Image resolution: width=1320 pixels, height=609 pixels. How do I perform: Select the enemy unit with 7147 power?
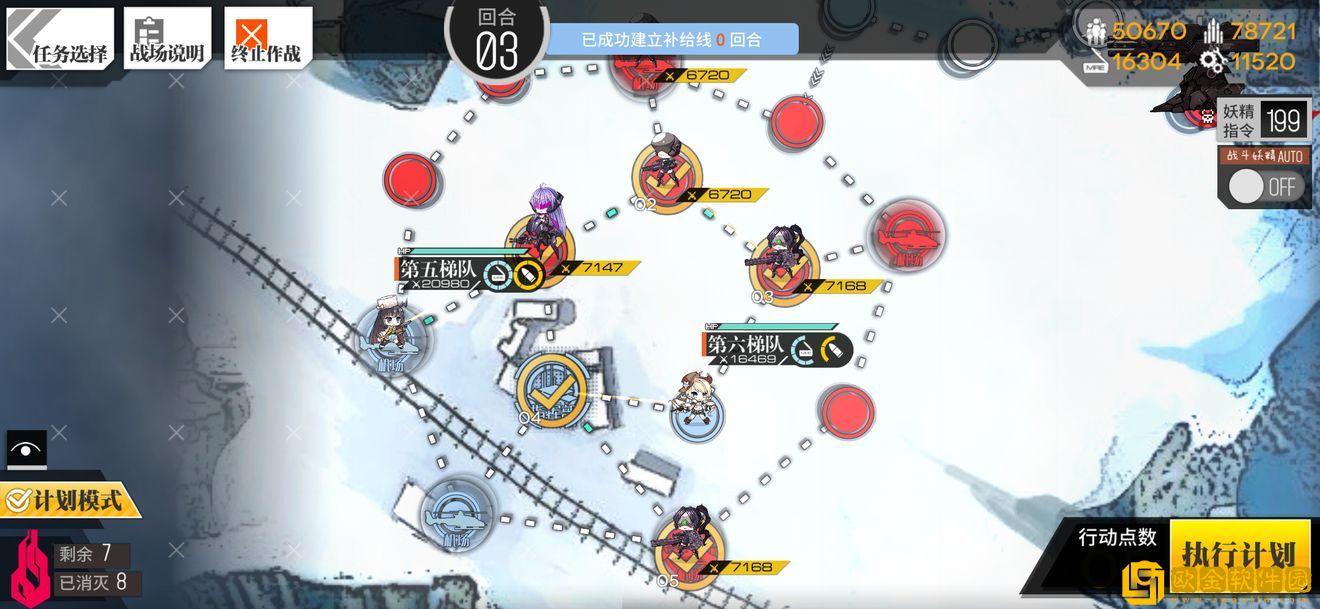(541, 235)
